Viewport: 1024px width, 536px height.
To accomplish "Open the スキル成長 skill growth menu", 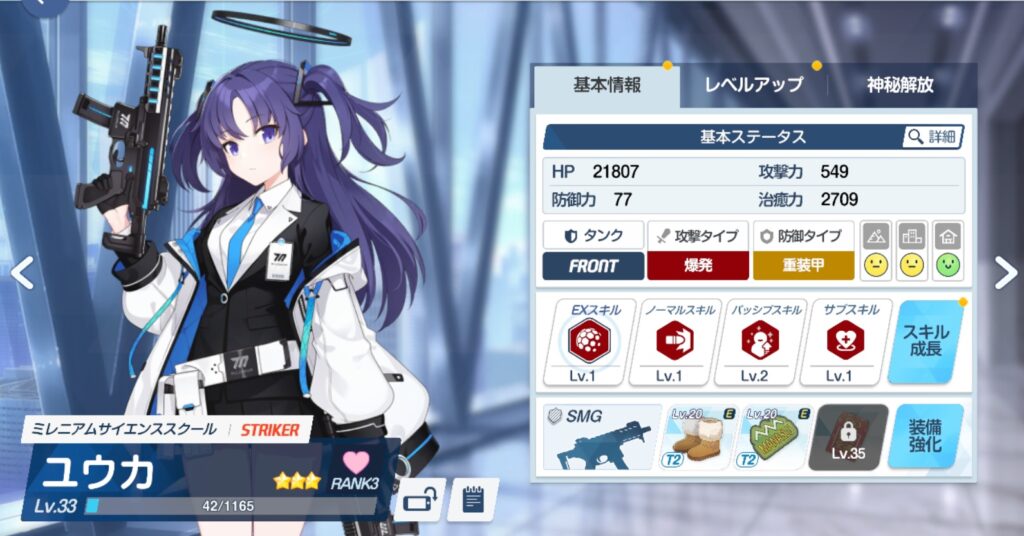I will (926, 343).
